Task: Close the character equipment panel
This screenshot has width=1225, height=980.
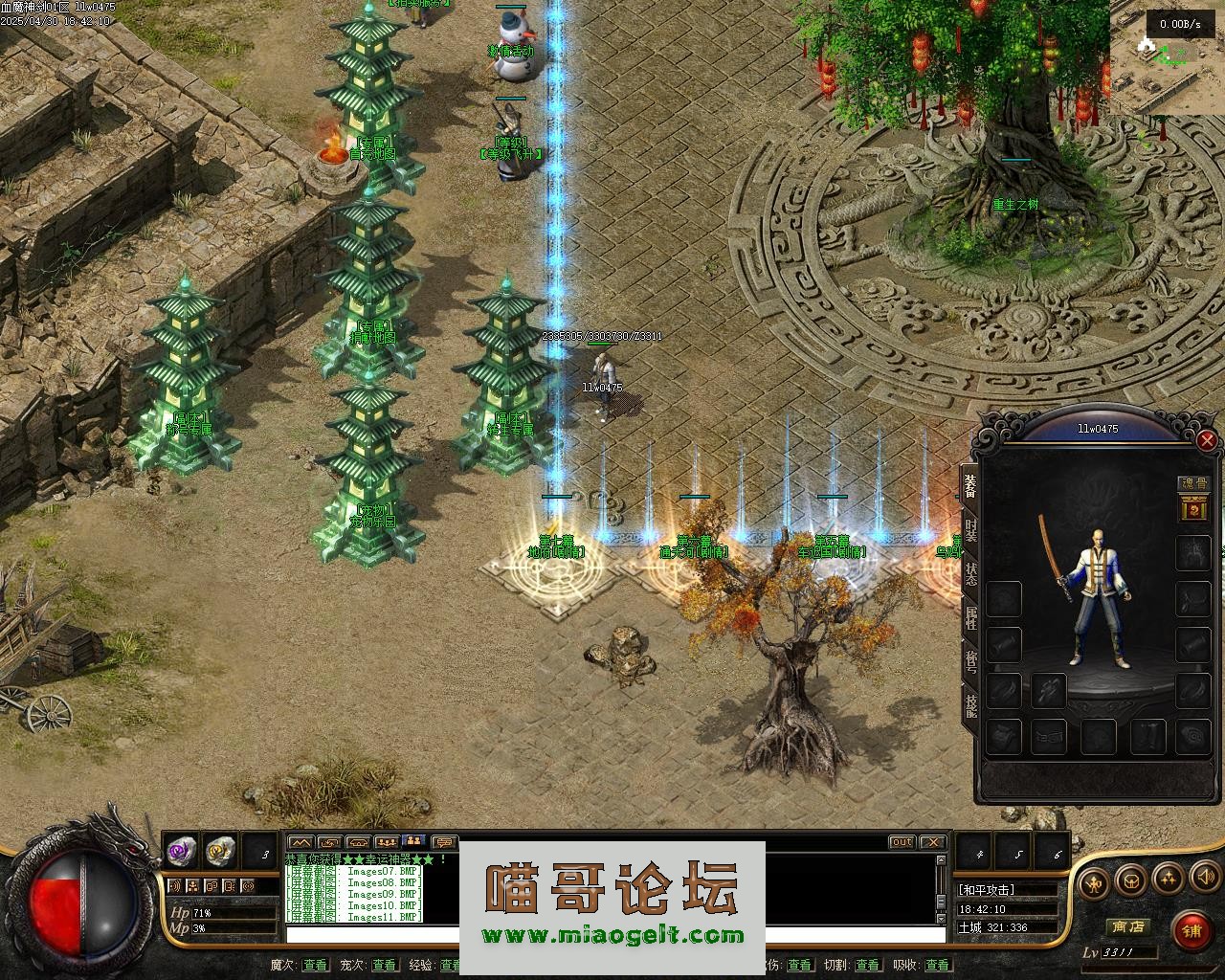Action: (x=1207, y=440)
